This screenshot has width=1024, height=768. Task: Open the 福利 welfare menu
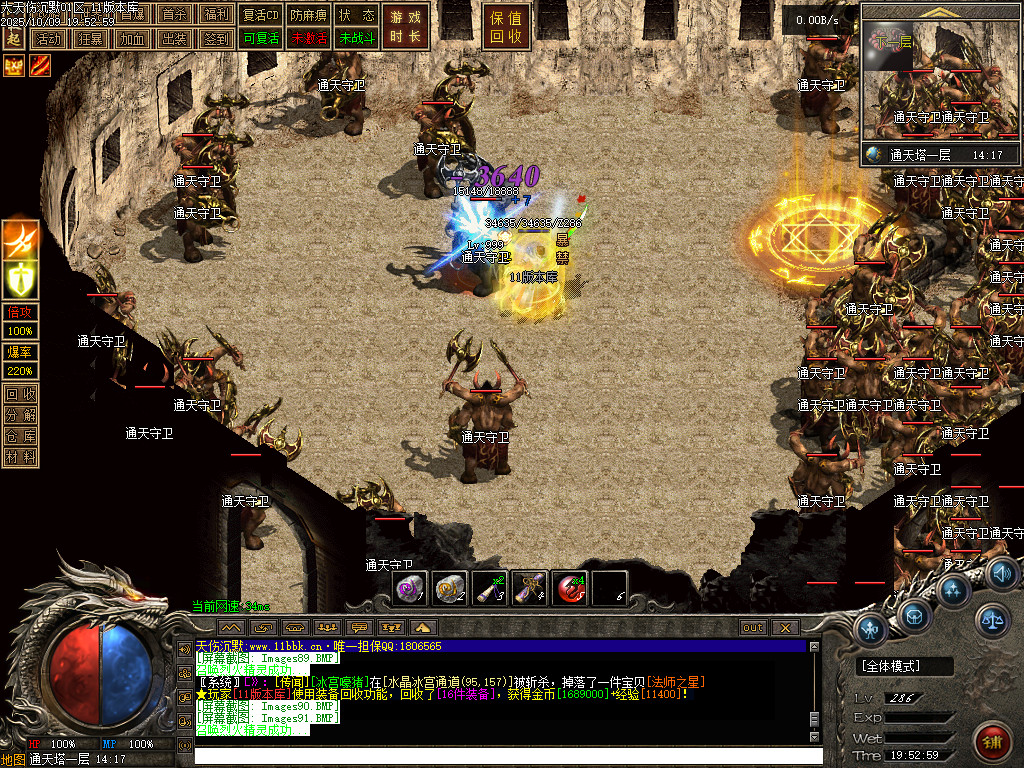coord(216,15)
